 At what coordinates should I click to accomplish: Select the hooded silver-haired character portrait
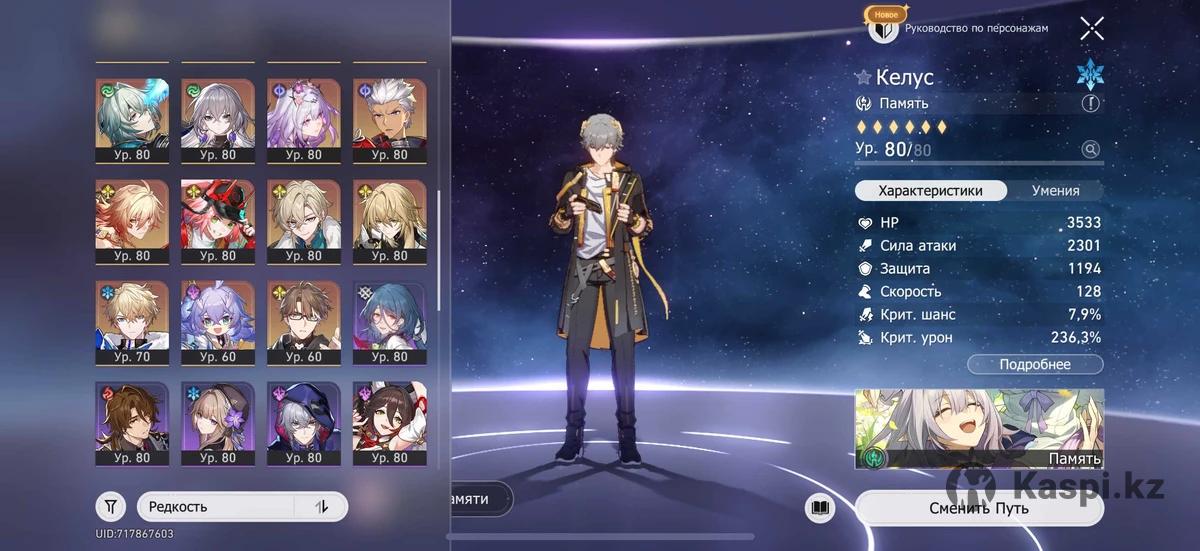click(303, 422)
